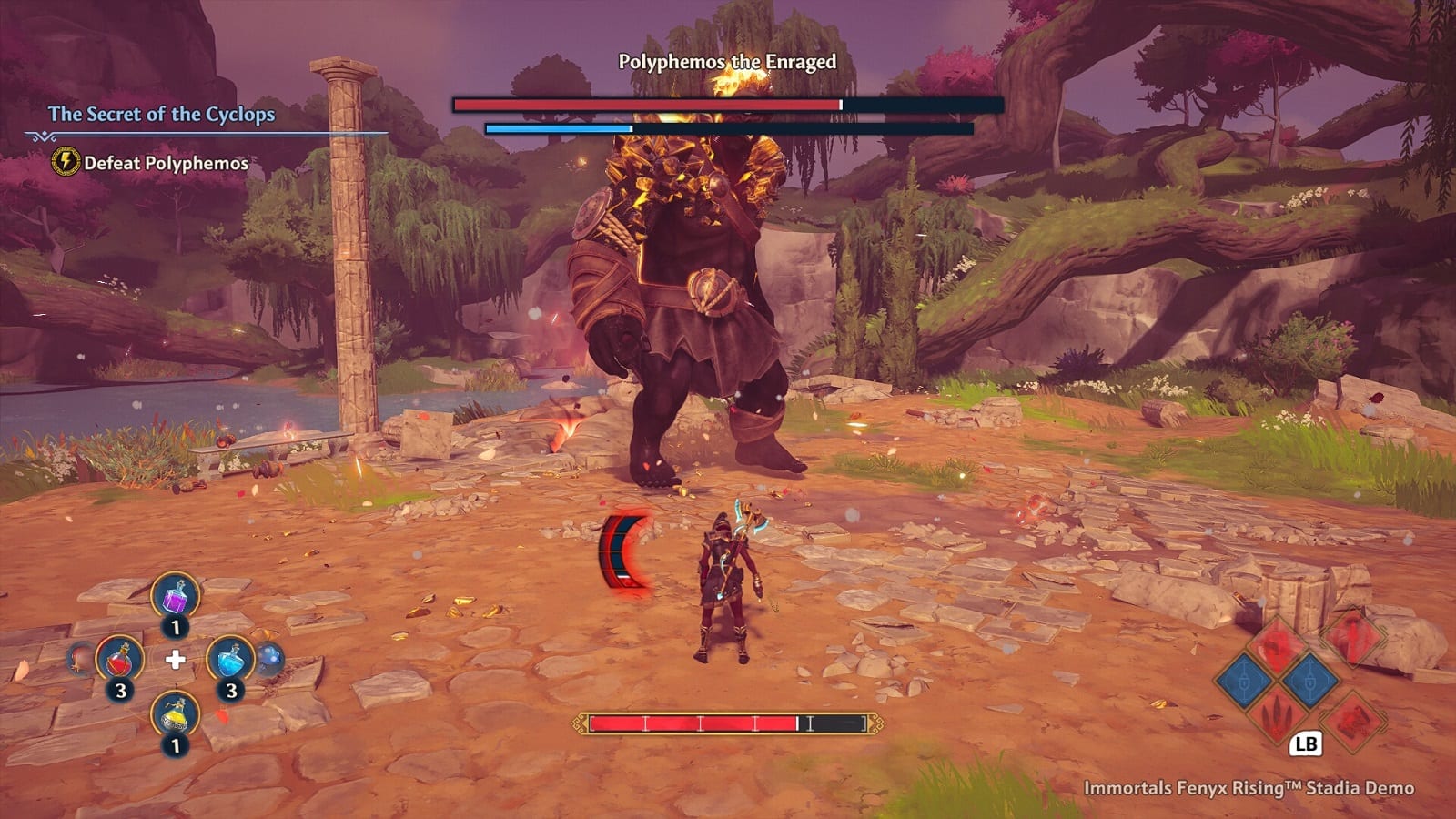Open The Secret of the Cyclops quest

coord(161,114)
